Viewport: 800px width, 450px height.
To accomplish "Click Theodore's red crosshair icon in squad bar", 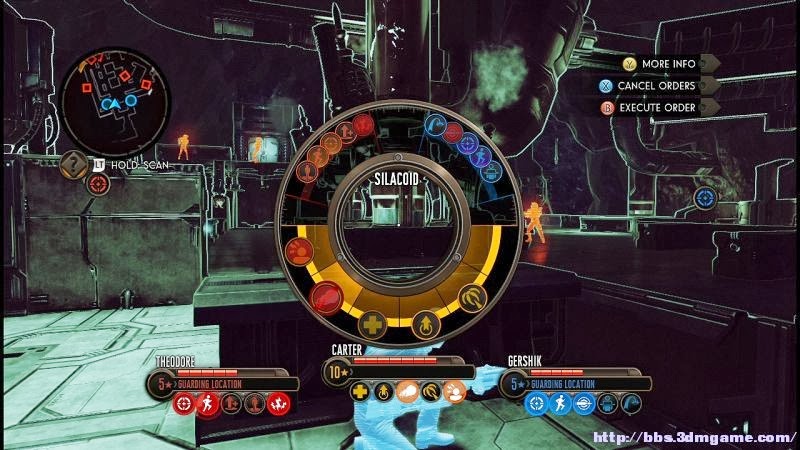I will pos(182,404).
